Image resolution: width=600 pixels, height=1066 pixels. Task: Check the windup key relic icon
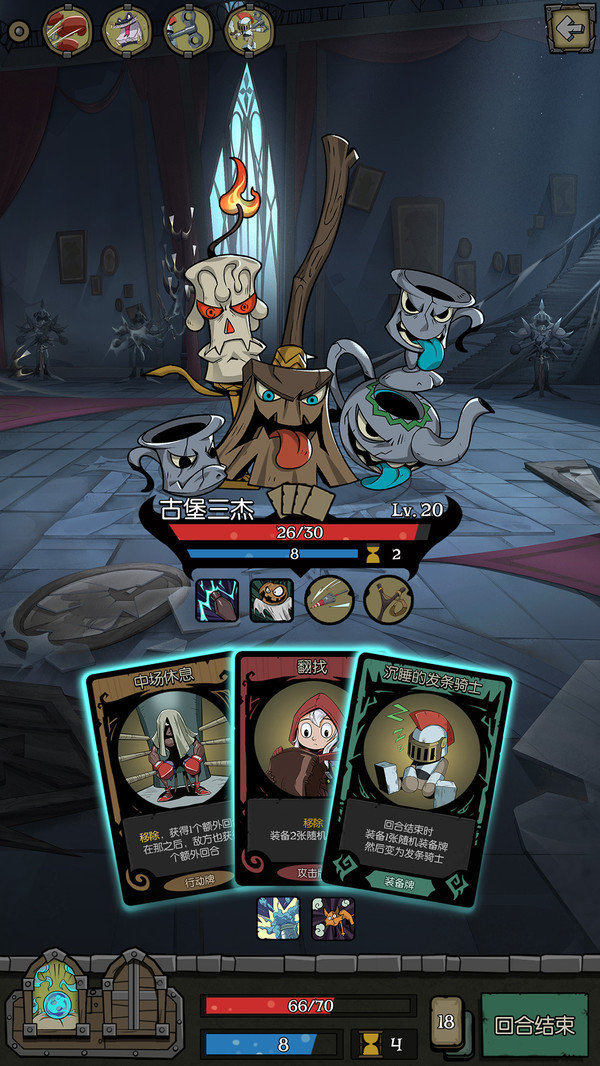point(187,31)
